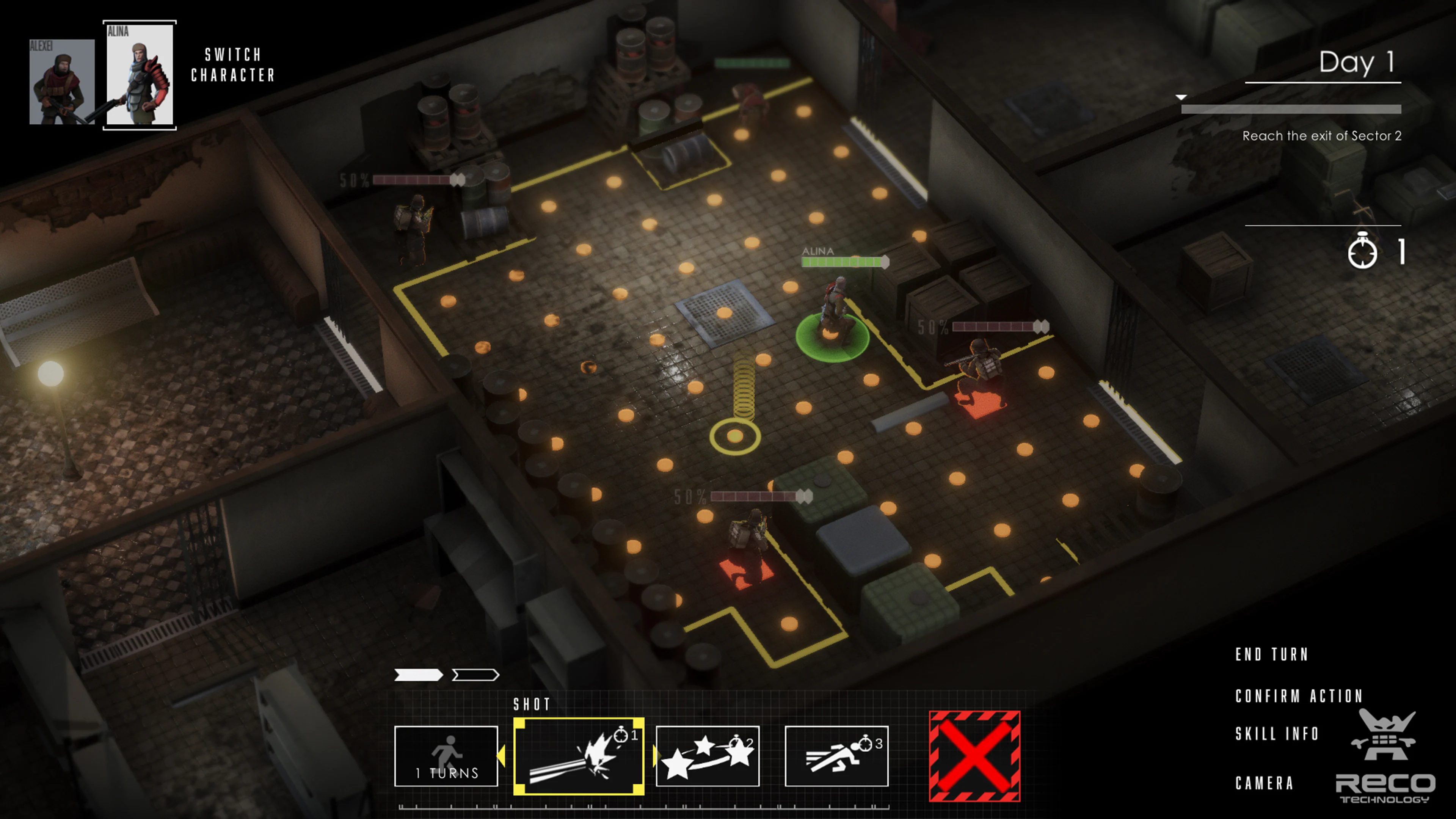1456x819 pixels.
Task: Toggle the outlined arrow indicator above skills
Action: pos(475,675)
